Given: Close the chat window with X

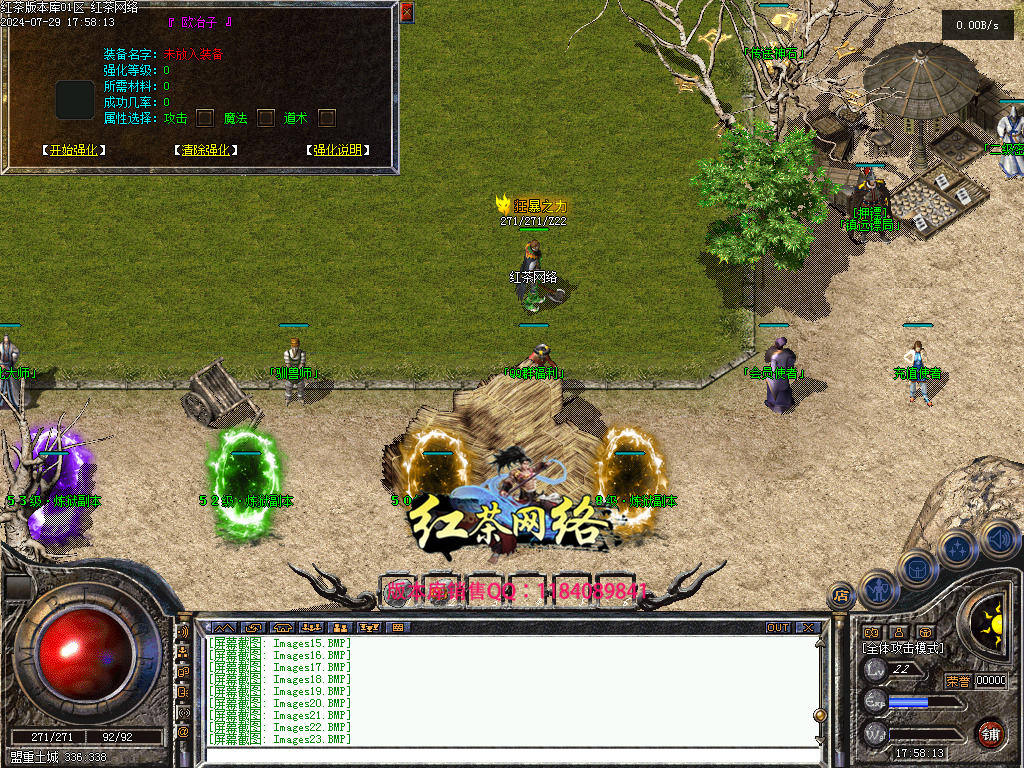Looking at the screenshot, I should point(808,628).
